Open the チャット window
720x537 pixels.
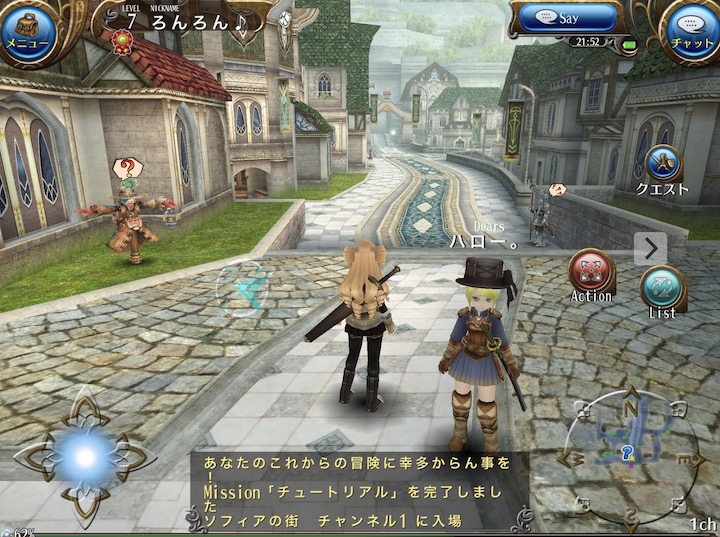pos(692,29)
